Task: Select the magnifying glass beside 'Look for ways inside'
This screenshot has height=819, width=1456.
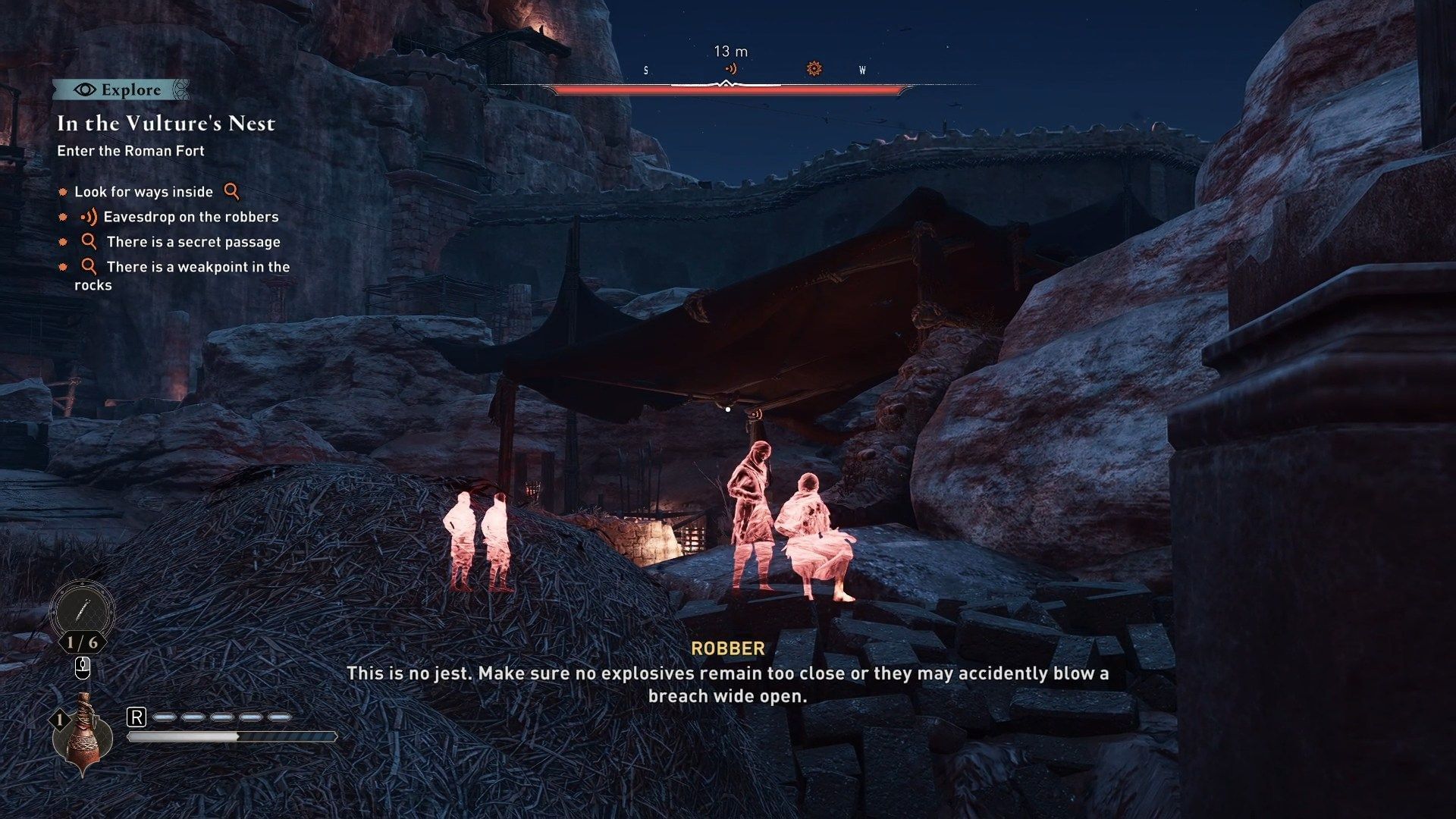Action: (231, 193)
